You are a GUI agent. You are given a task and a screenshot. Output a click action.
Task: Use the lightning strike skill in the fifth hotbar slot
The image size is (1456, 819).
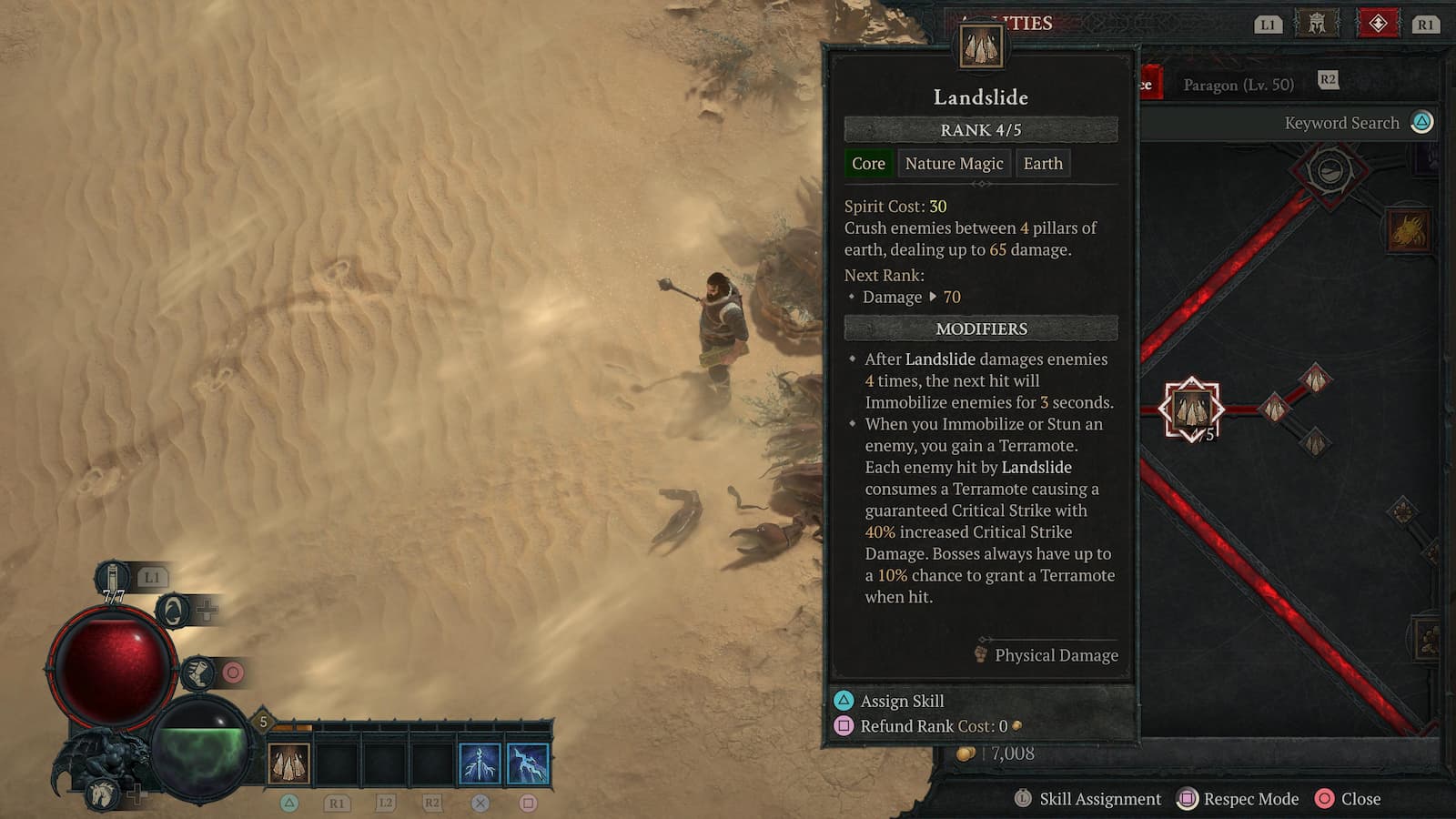tap(480, 763)
